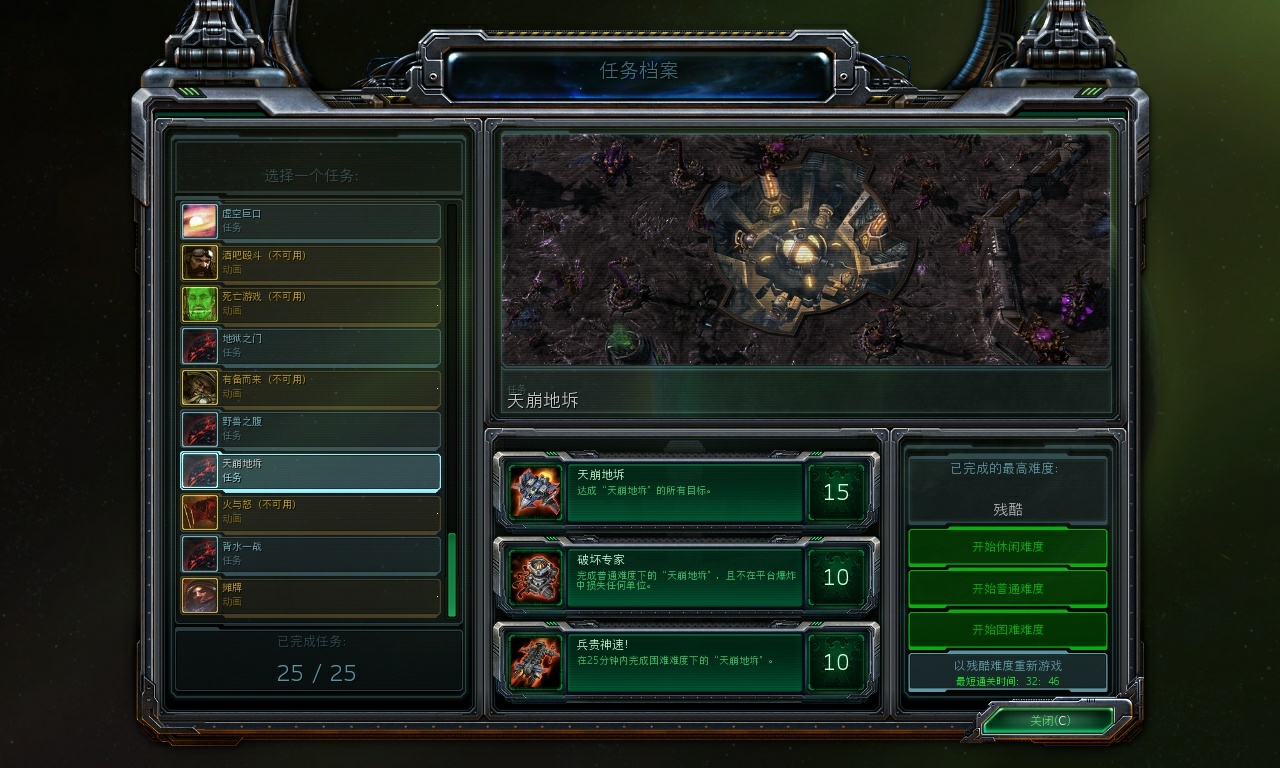Select the 摊牌 cinematic portrait icon
1280x768 pixels.
(199, 597)
